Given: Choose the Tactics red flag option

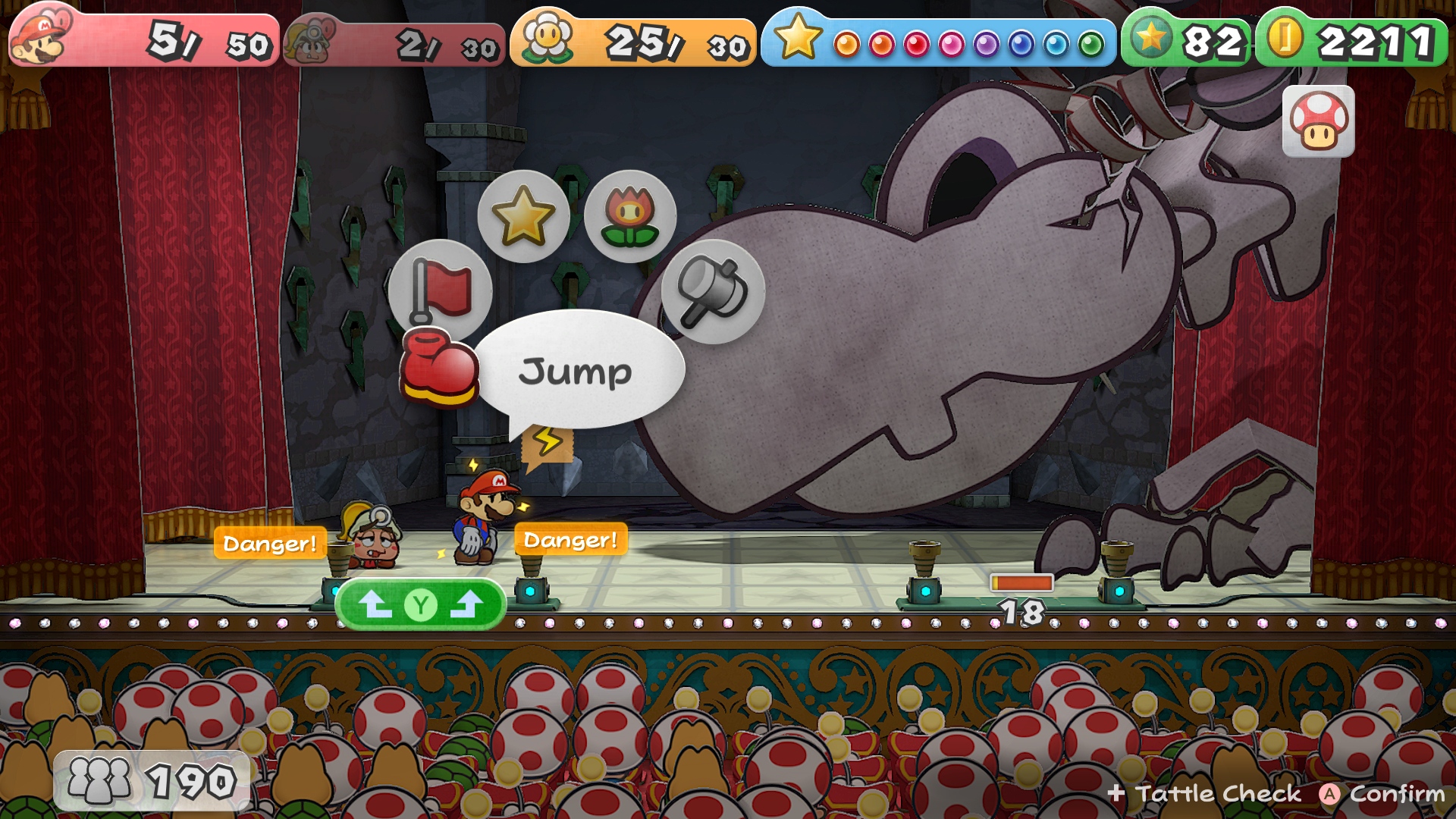Looking at the screenshot, I should tap(441, 290).
